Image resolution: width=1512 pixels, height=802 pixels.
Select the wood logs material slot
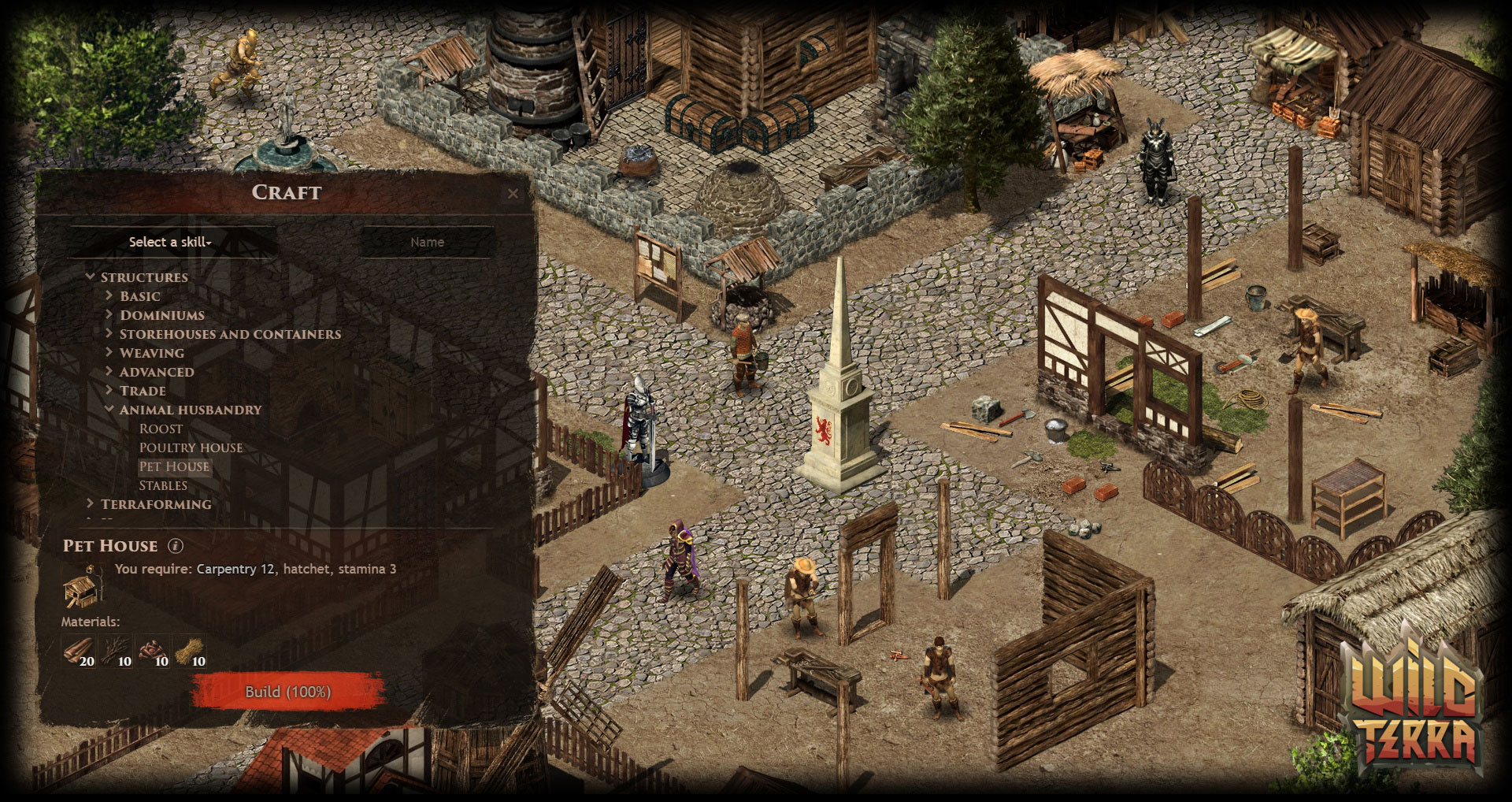coord(79,652)
